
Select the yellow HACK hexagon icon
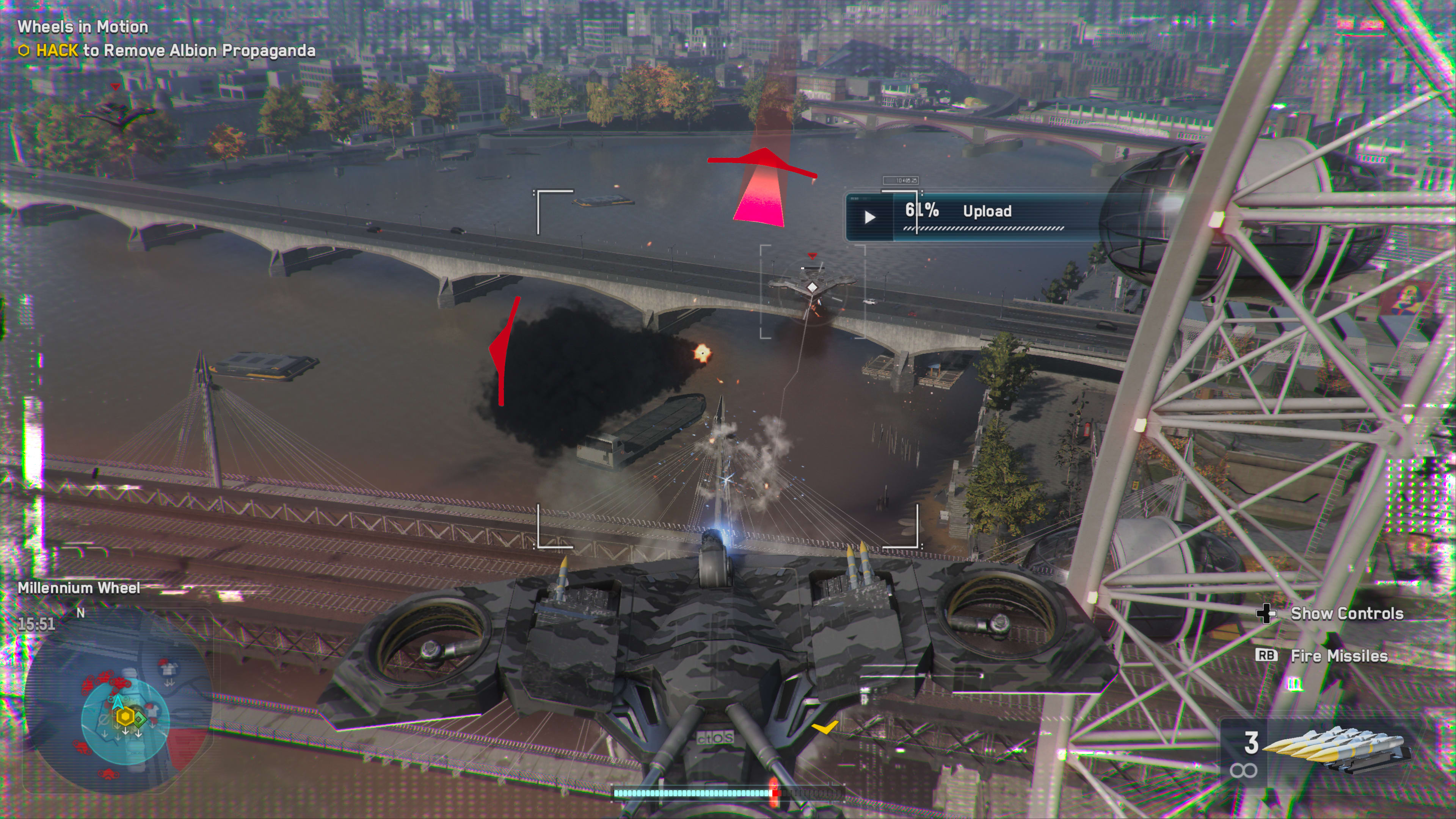coord(24,51)
